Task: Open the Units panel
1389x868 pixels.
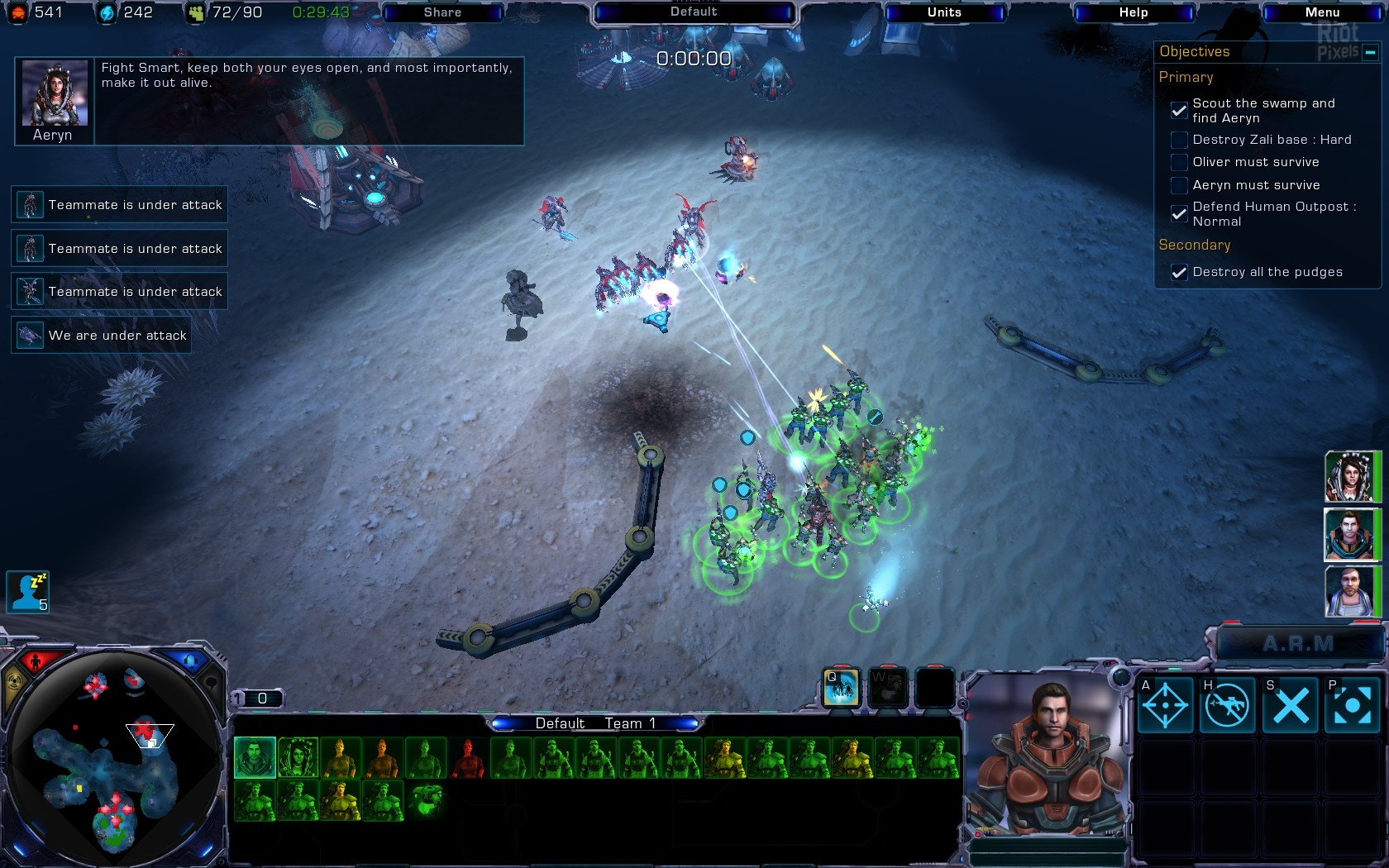Action: click(943, 12)
